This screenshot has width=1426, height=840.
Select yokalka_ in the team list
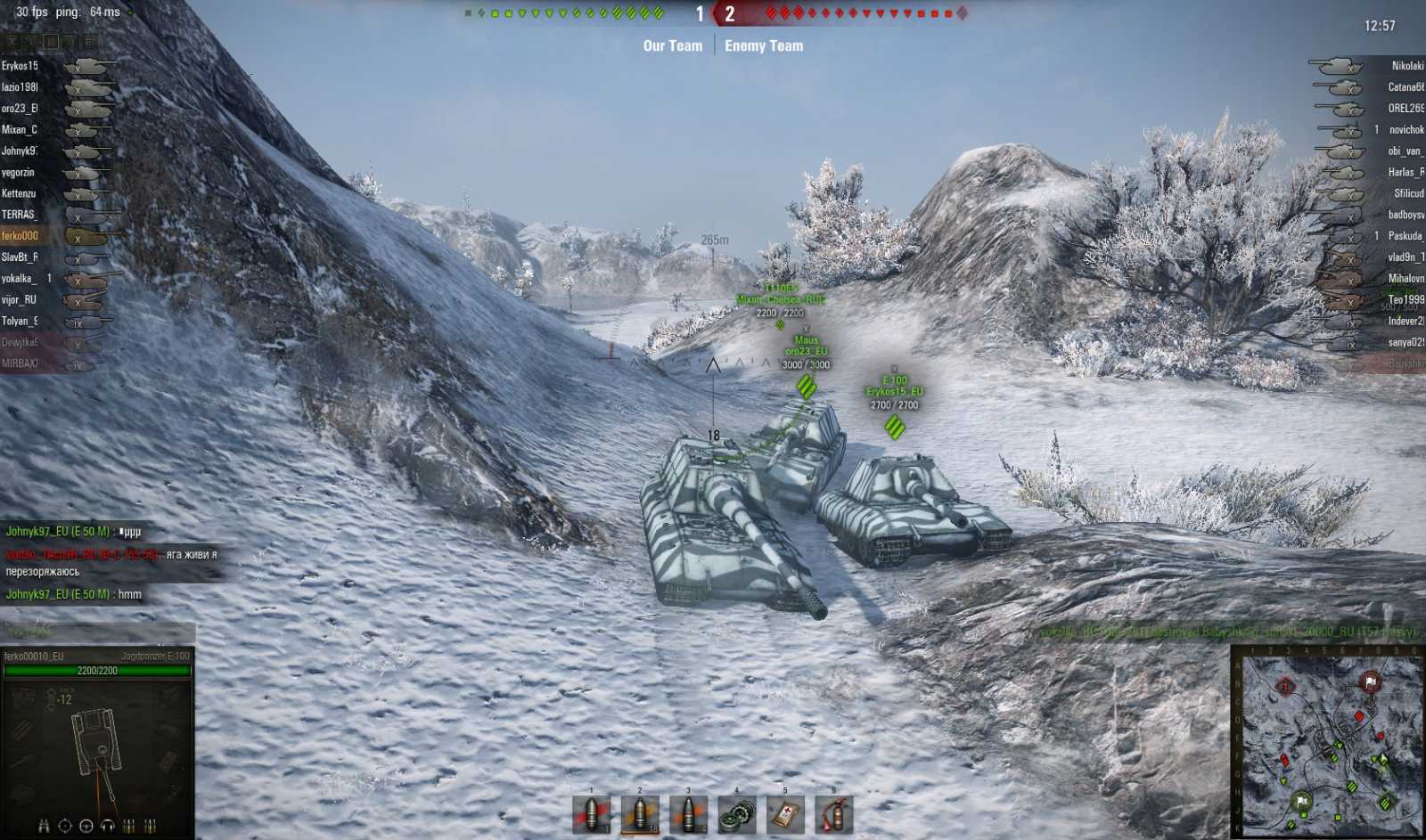point(20,279)
